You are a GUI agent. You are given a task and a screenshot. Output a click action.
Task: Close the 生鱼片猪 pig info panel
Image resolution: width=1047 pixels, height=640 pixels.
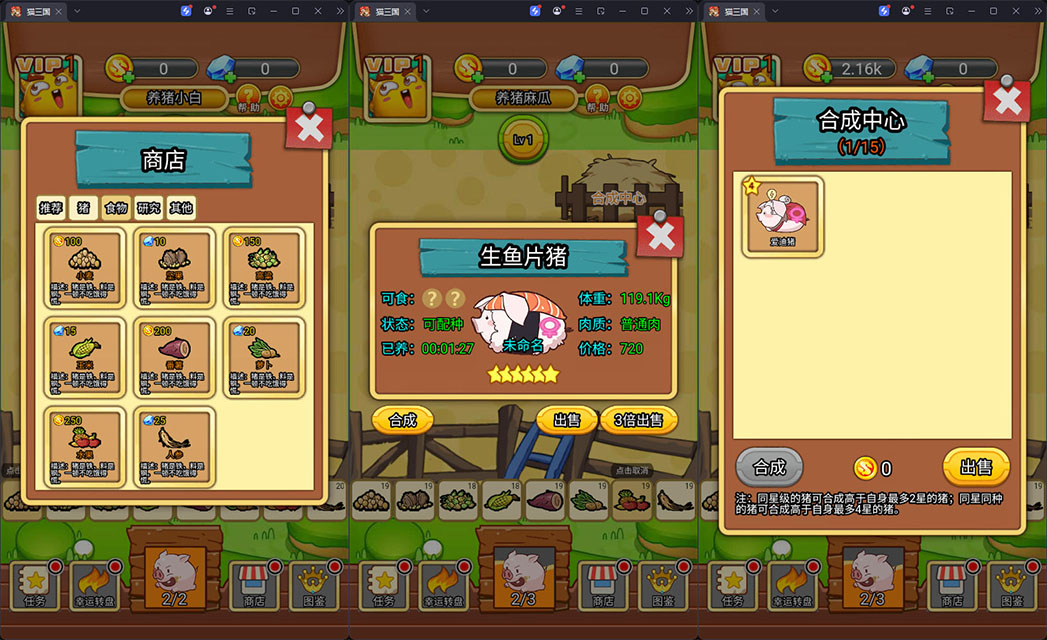click(x=660, y=236)
